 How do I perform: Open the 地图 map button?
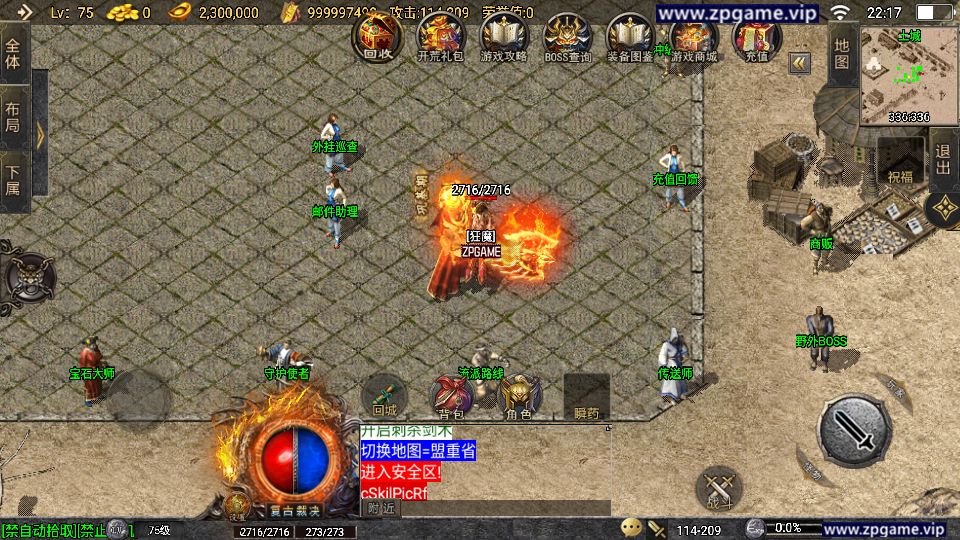[842, 55]
